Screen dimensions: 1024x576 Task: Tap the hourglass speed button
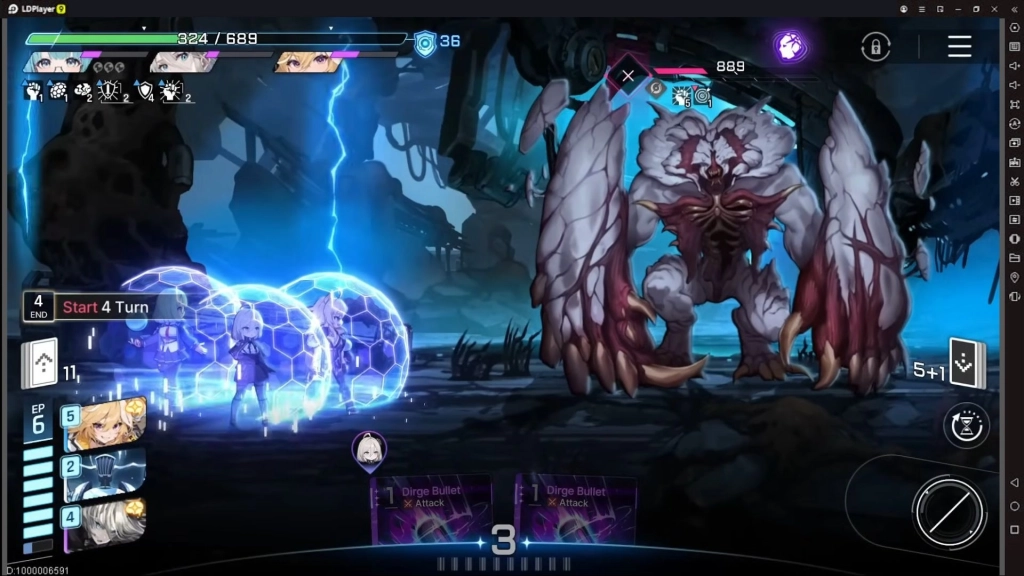pyautogui.click(x=966, y=425)
